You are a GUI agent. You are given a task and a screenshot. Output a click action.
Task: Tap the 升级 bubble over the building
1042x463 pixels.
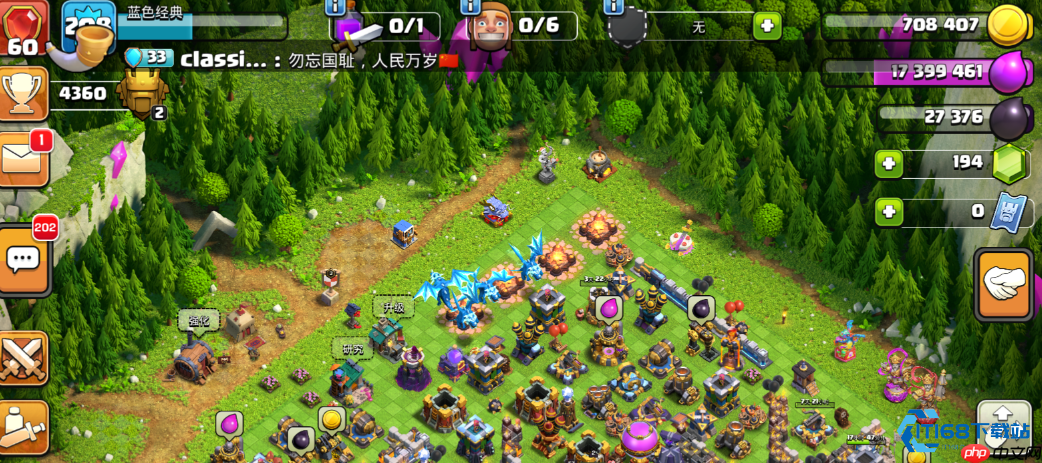tap(393, 306)
